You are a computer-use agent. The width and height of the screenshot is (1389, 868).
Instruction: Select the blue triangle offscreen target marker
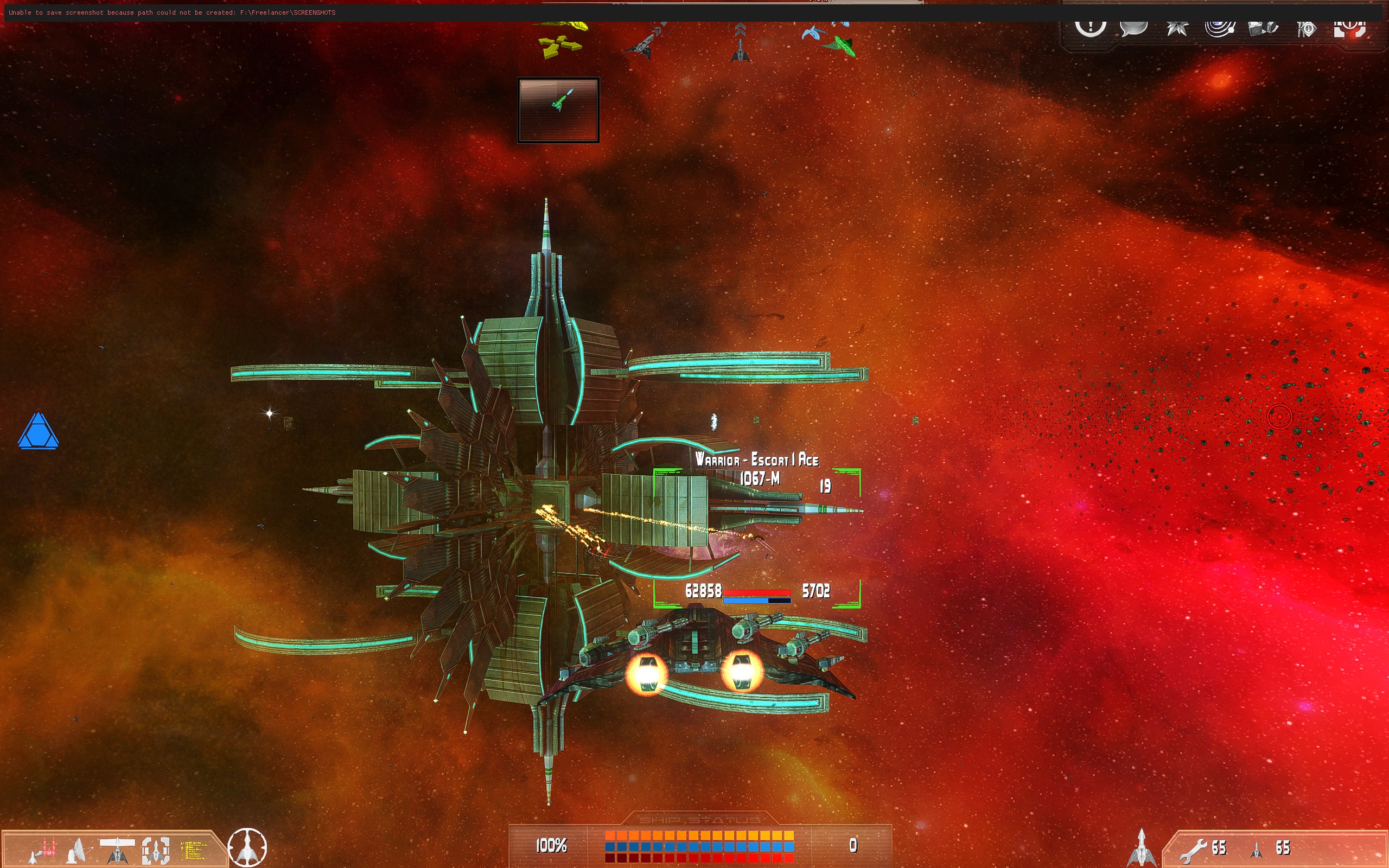(x=38, y=431)
